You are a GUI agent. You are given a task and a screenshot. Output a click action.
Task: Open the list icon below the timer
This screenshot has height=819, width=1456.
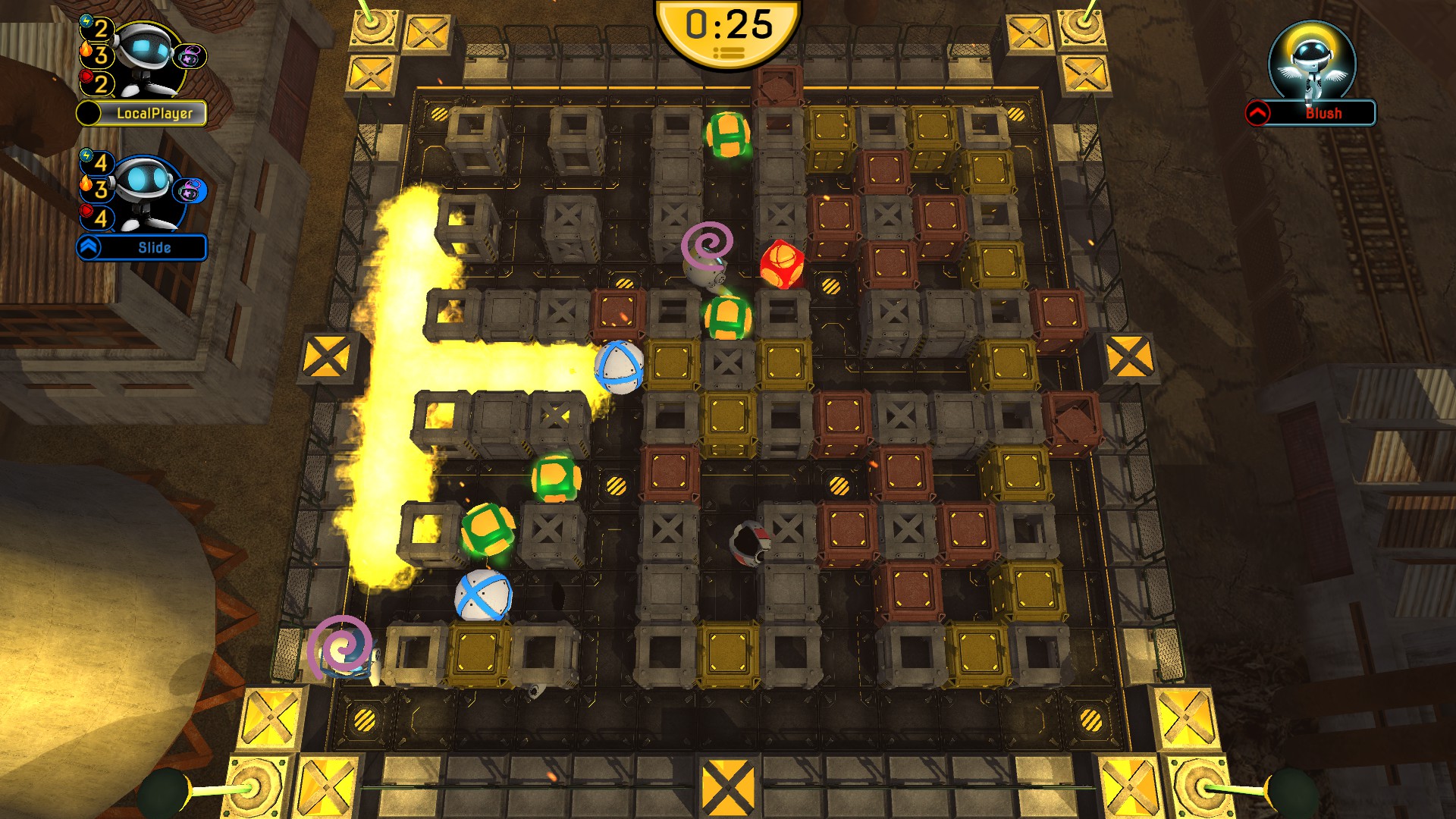click(729, 53)
